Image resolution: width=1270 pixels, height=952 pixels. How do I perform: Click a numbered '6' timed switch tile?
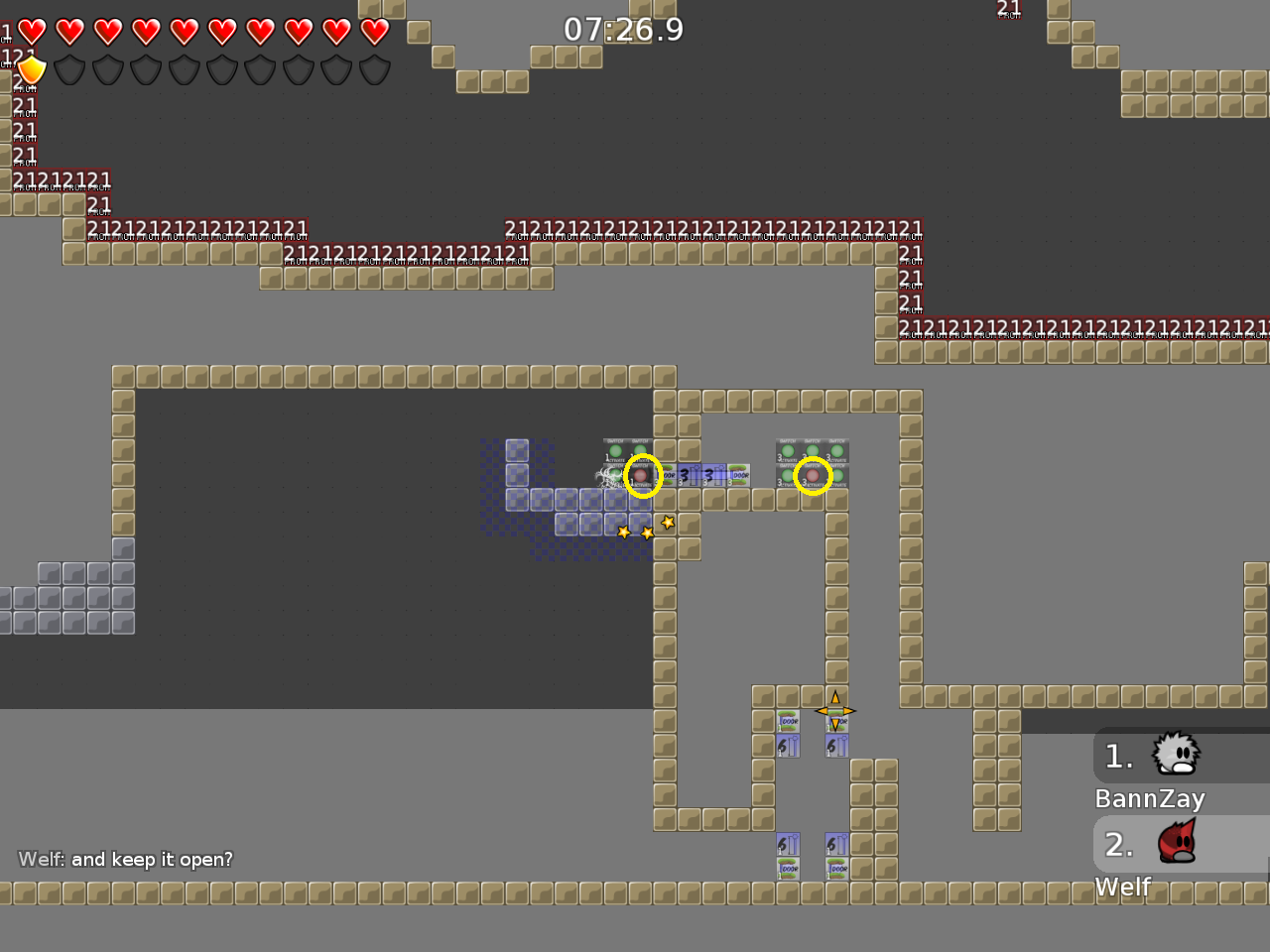(788, 746)
